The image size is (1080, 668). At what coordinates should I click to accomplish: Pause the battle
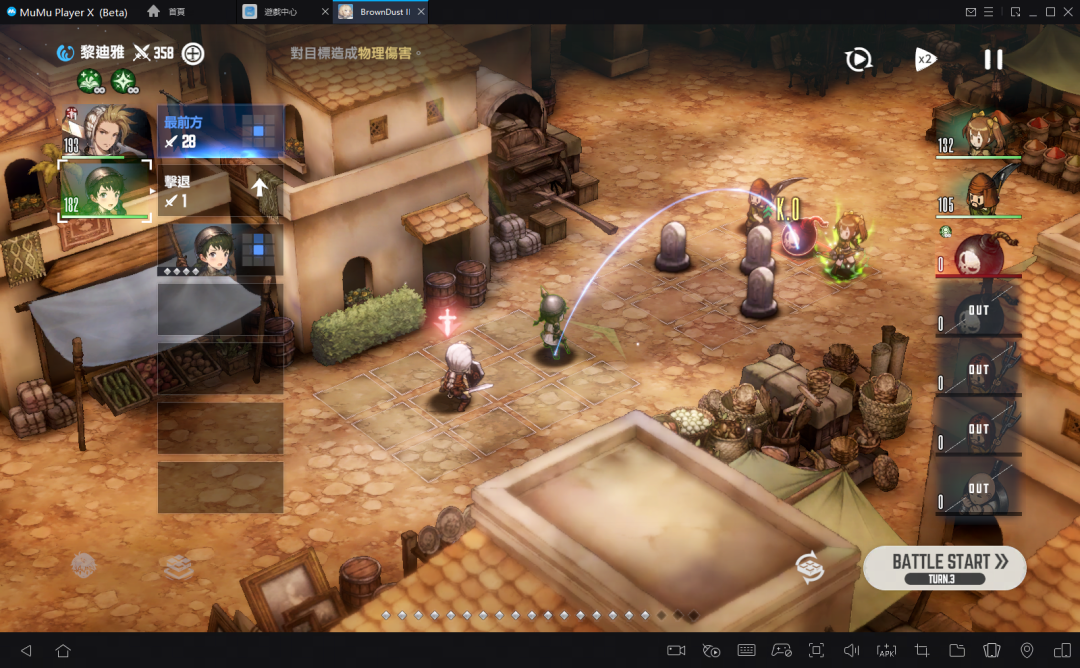993,59
